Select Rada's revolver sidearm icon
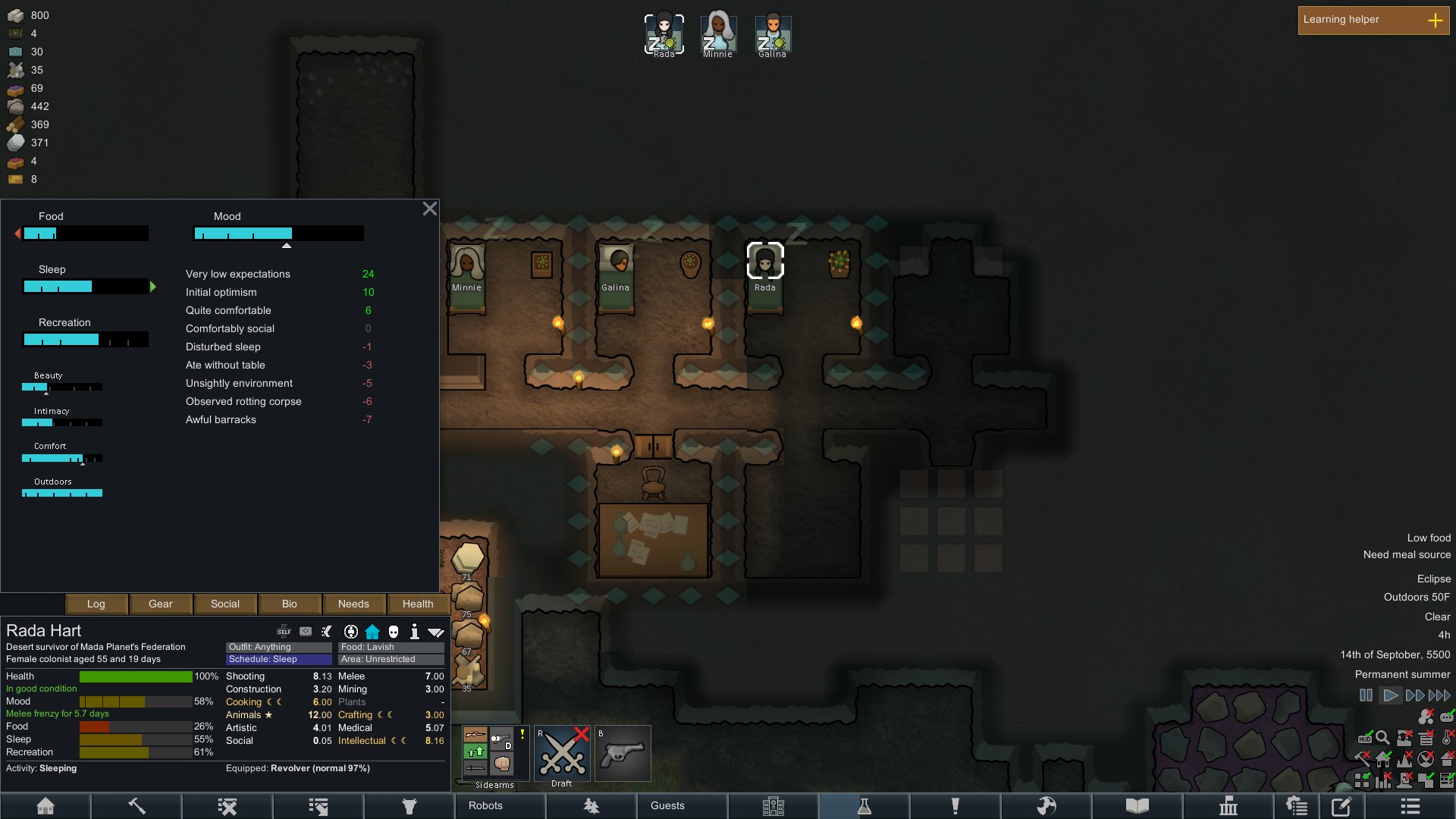 point(623,753)
